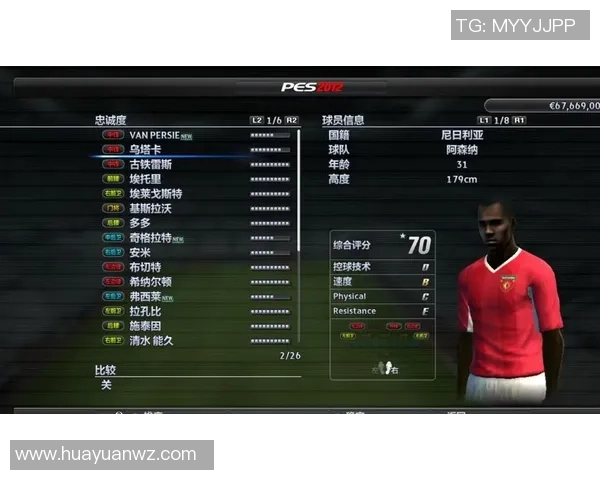Image resolution: width=600 pixels, height=480 pixels.
Task: Click the player list scrollbar
Action: coord(298,190)
